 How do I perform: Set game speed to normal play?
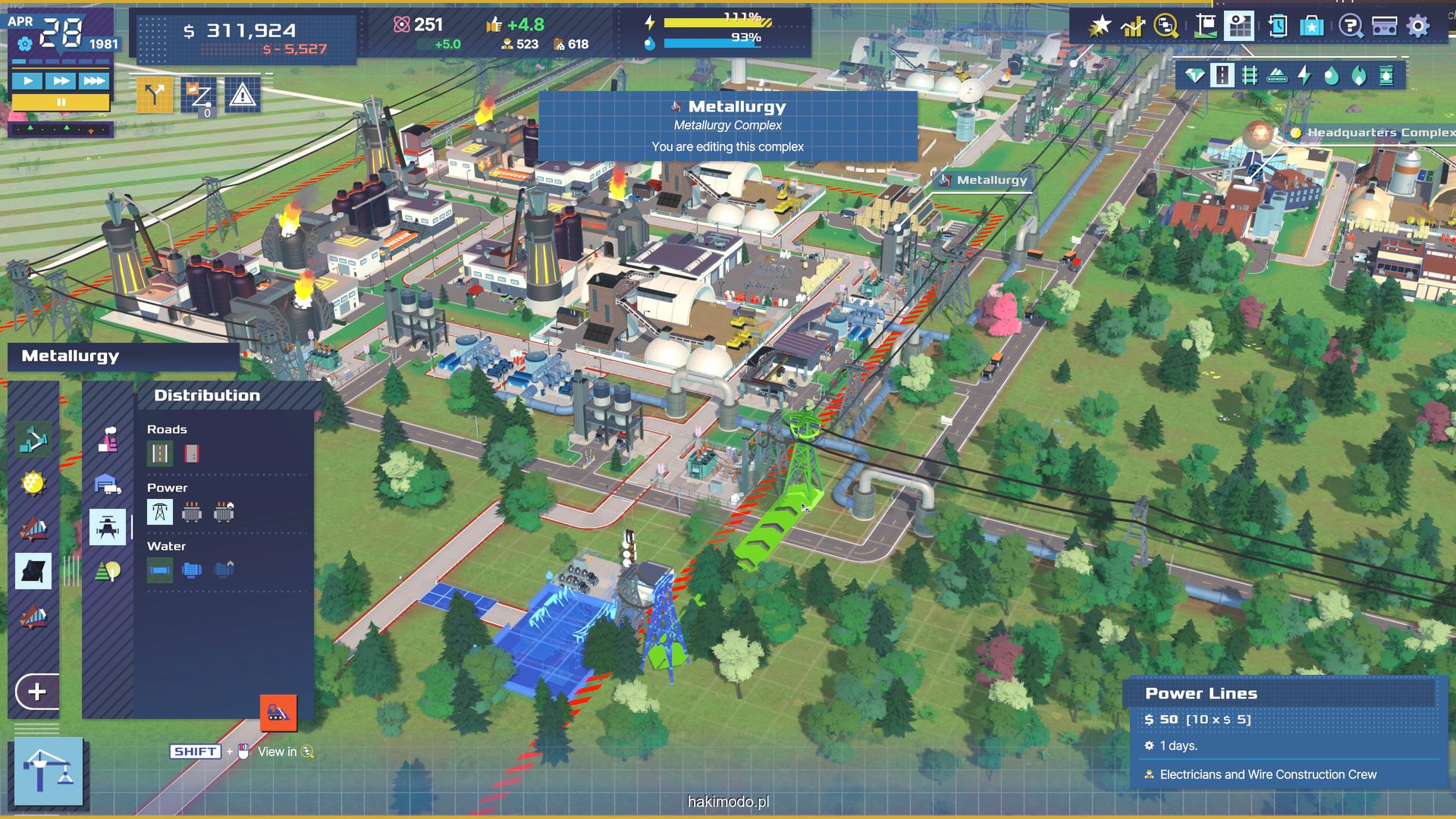pos(28,80)
